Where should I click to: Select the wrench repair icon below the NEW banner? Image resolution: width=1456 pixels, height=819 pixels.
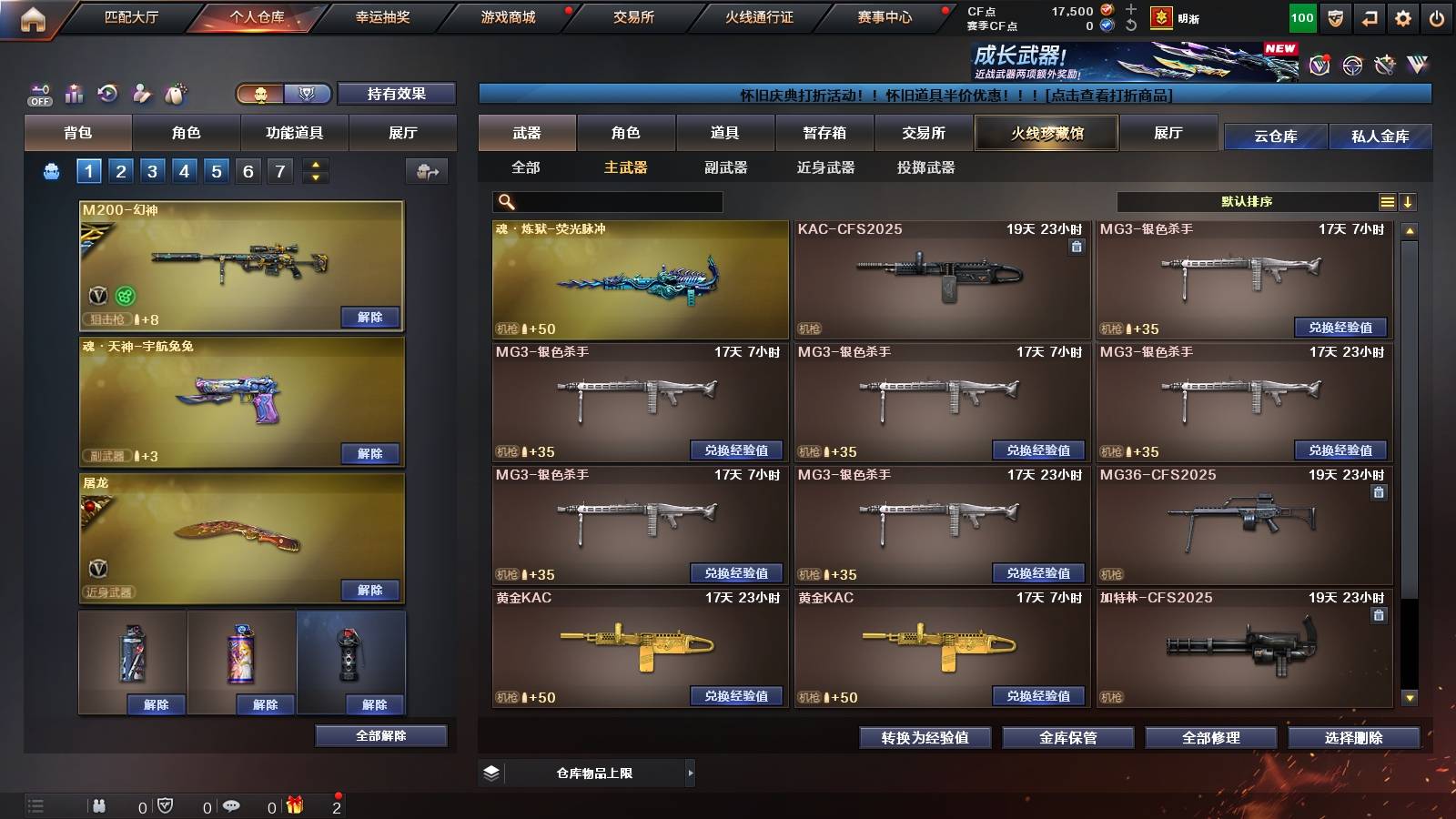1384,65
